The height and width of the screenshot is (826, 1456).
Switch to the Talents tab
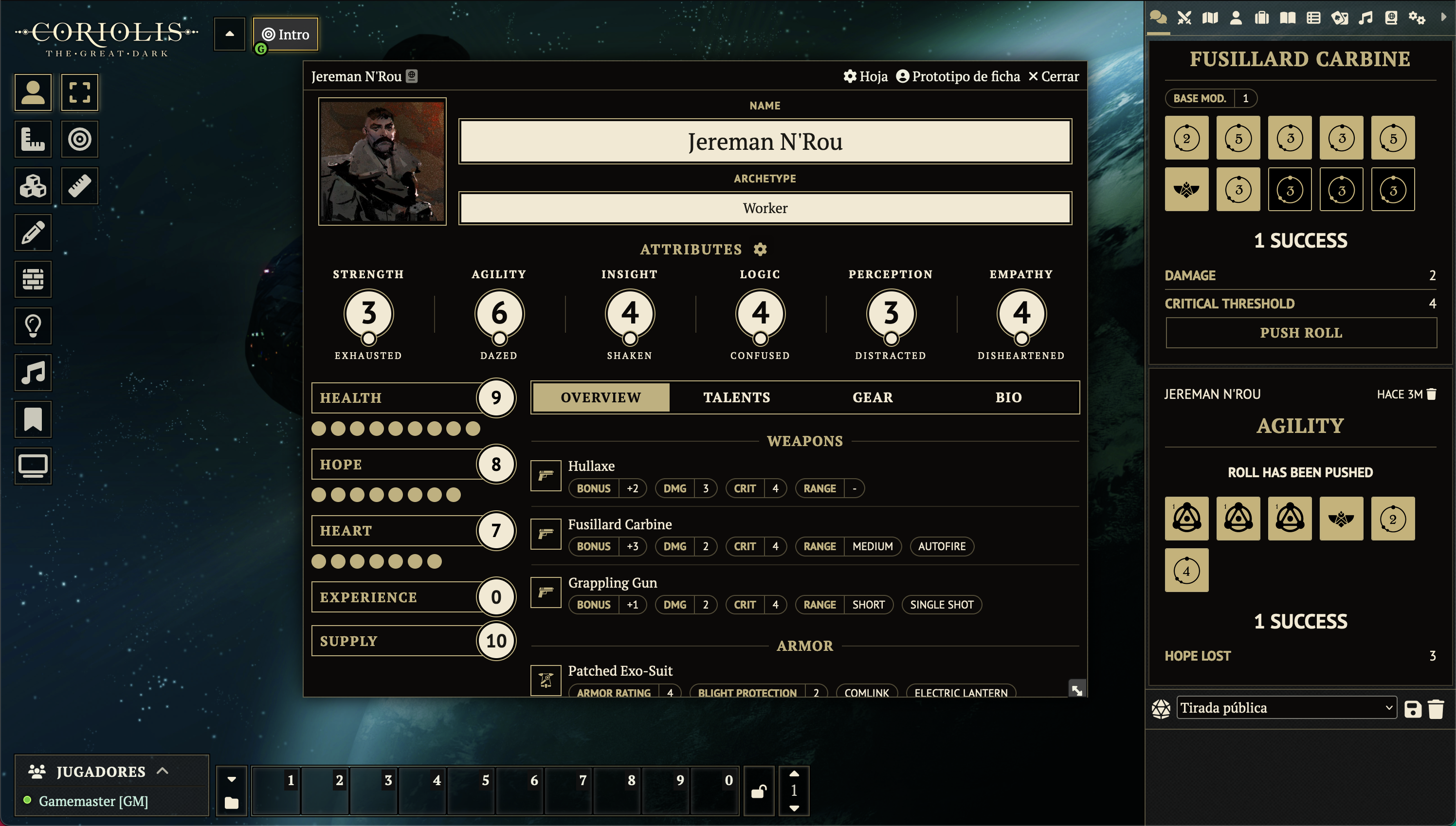pyautogui.click(x=736, y=397)
